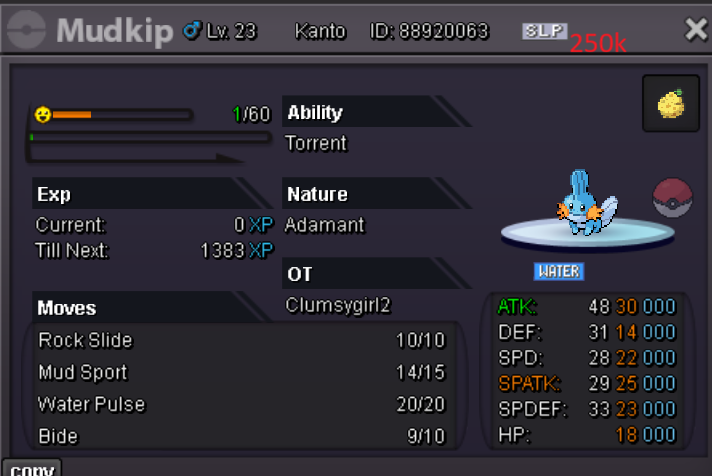Image resolution: width=712 pixels, height=476 pixels.
Task: Select the Mud Sport move
Action: click(240, 373)
